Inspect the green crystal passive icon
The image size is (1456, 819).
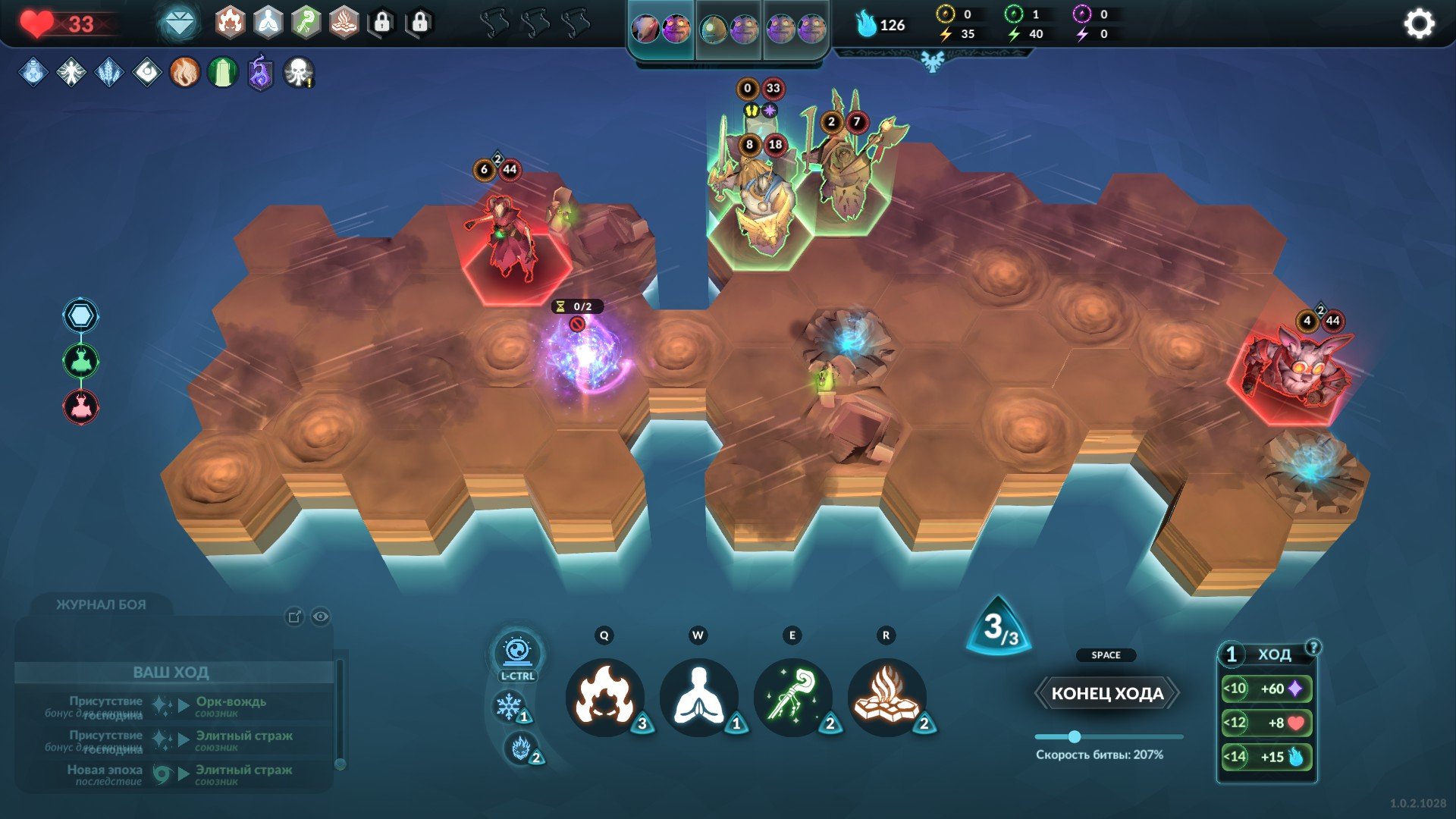coord(222,73)
